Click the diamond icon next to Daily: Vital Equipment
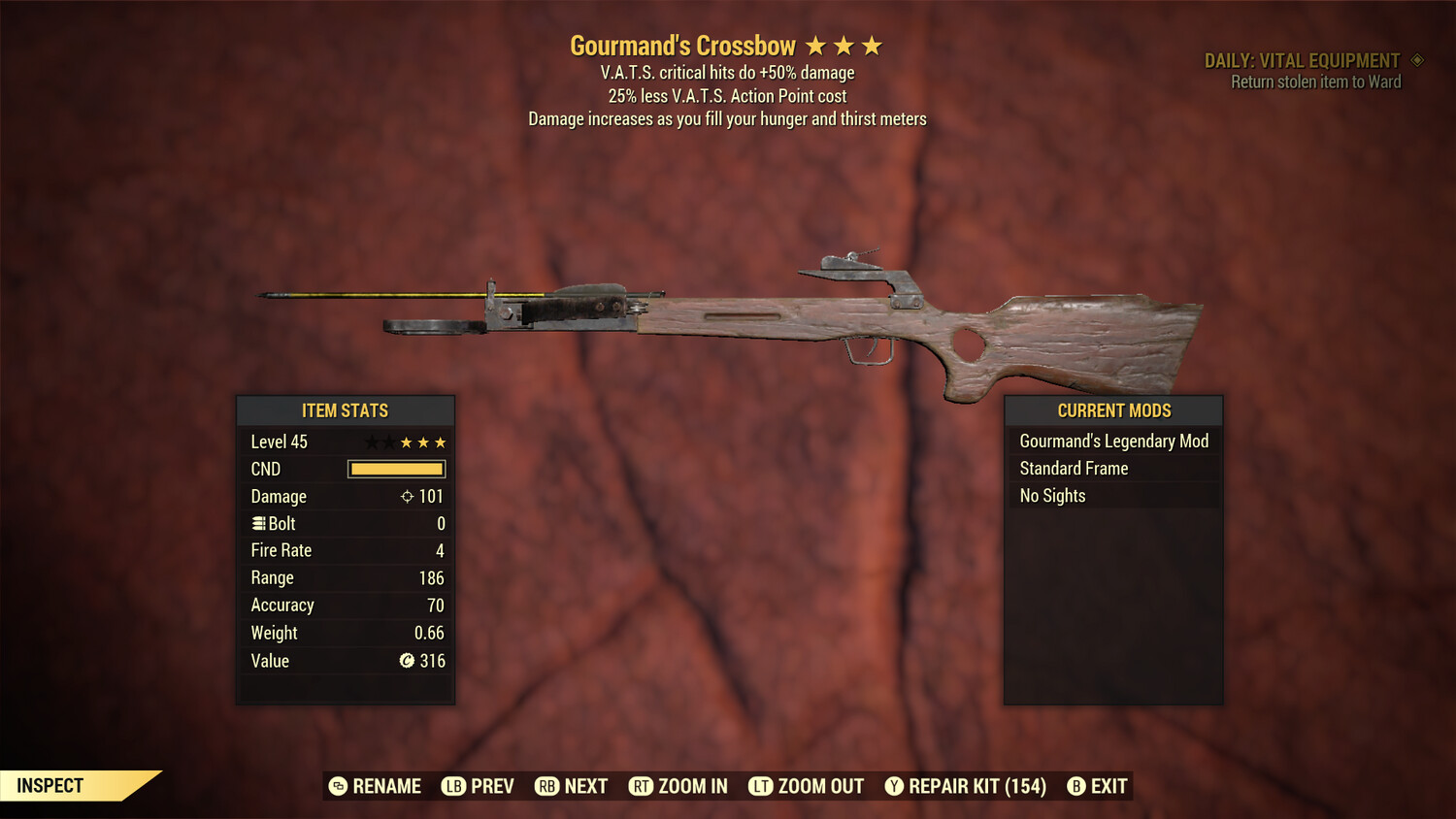 tap(1417, 59)
